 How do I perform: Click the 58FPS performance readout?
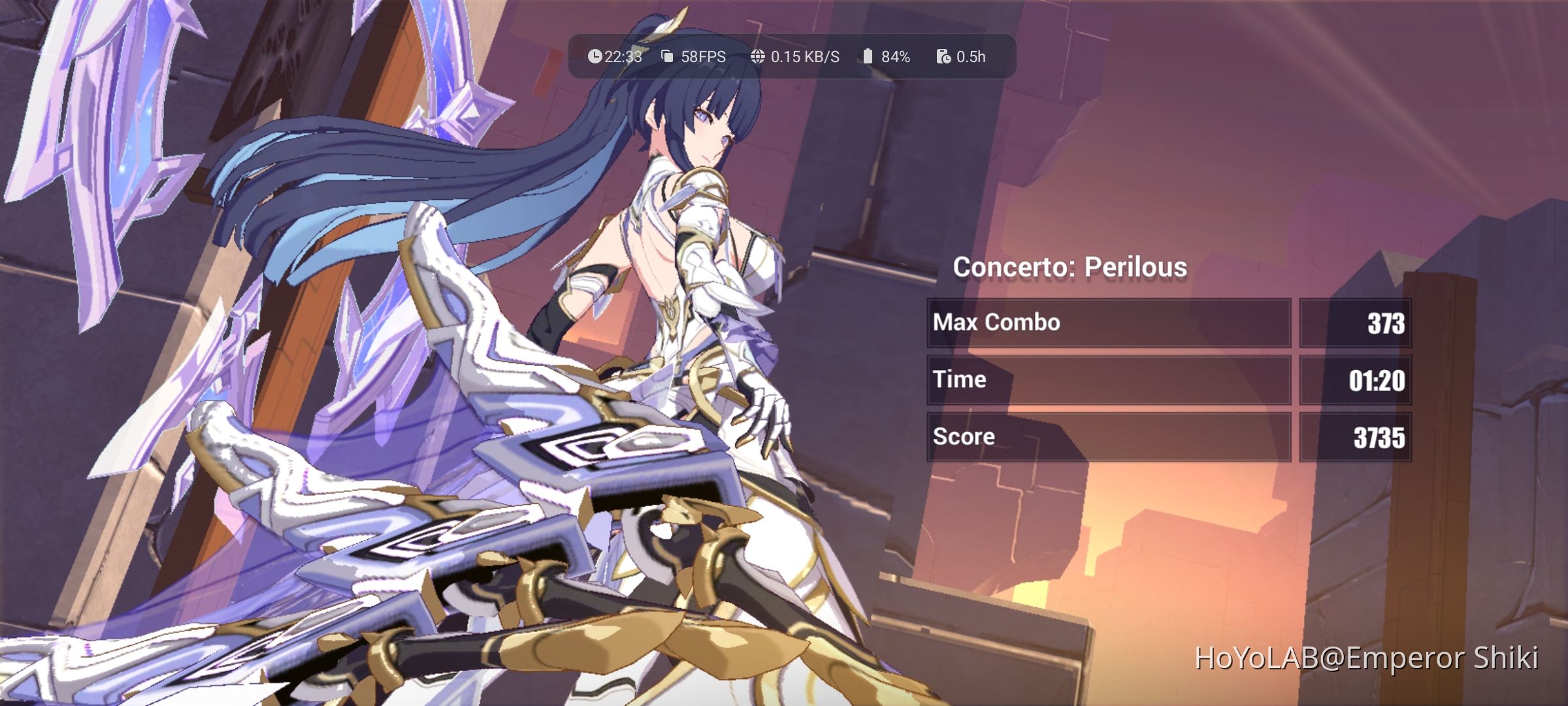[703, 57]
